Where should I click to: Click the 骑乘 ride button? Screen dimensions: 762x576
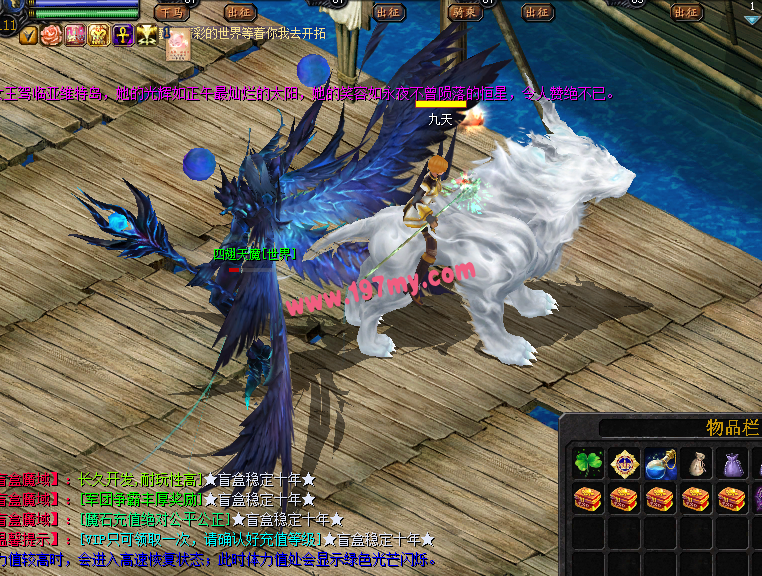coord(463,12)
